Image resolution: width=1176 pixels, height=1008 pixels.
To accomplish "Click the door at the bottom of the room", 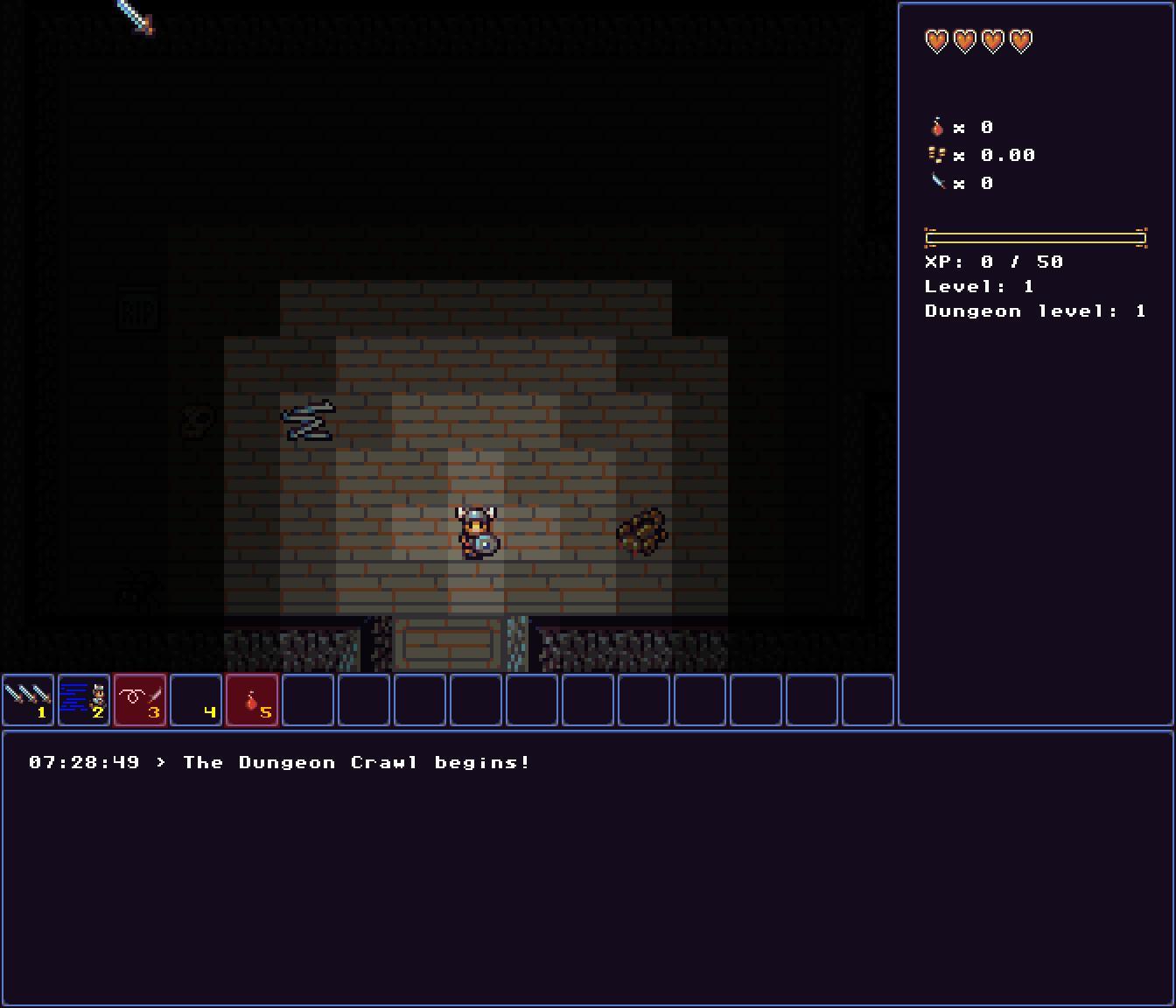I will (x=446, y=643).
